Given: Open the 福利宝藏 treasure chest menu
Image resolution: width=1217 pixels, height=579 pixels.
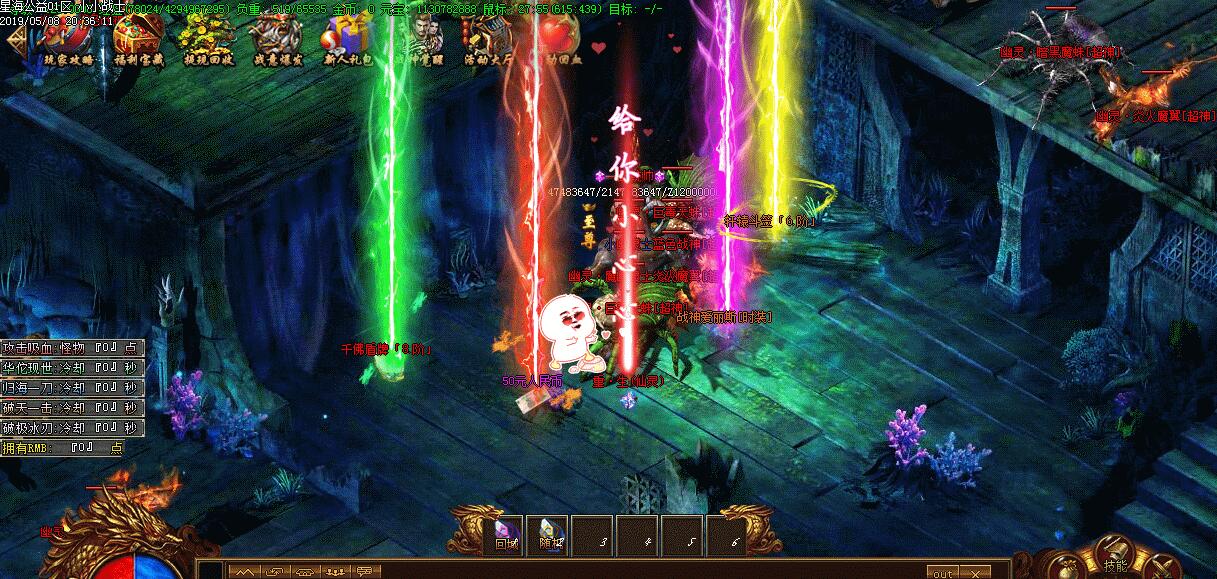Looking at the screenshot, I should [138, 38].
